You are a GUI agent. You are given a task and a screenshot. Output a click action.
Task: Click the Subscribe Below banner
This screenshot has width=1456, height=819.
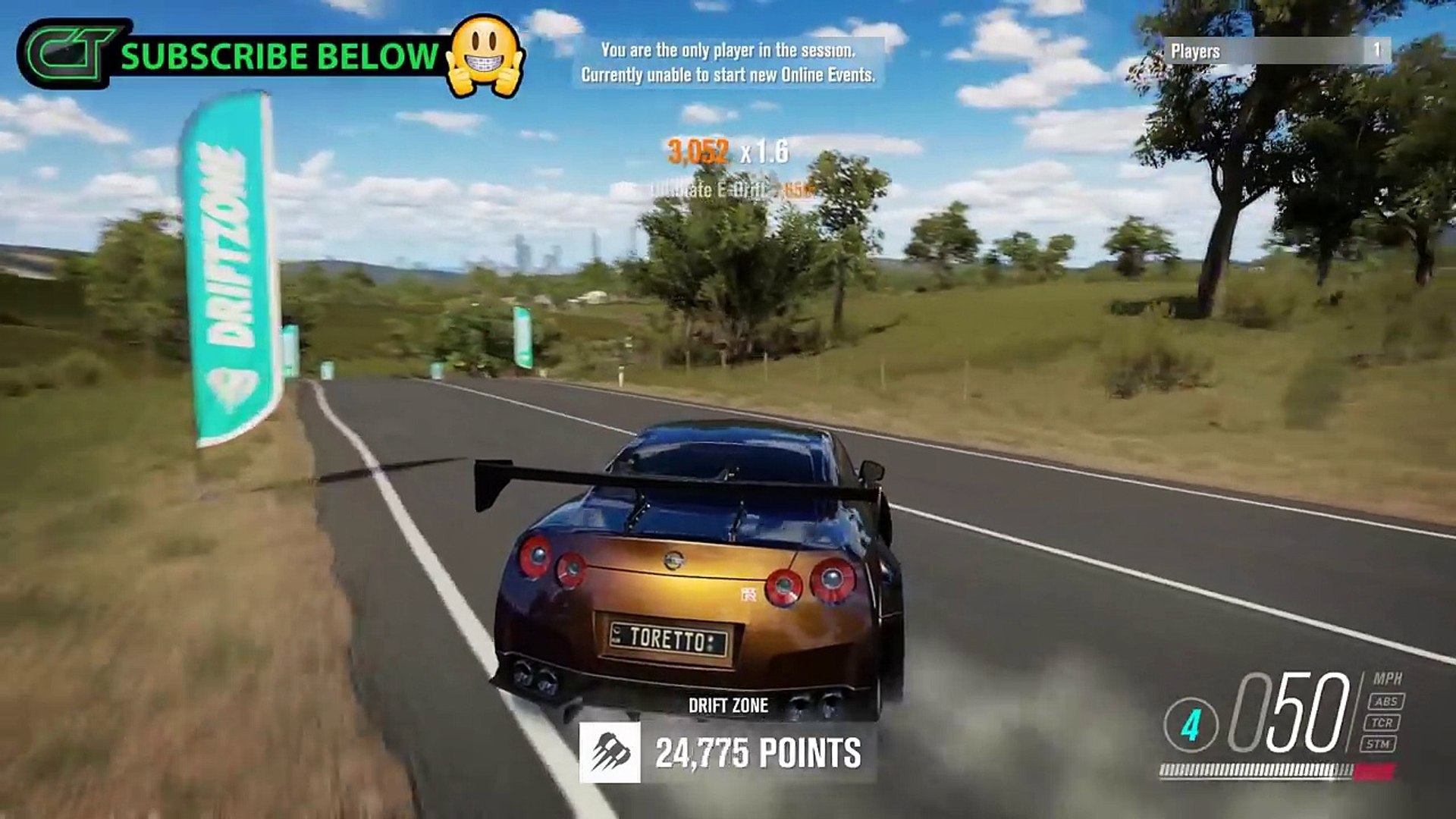click(x=279, y=57)
